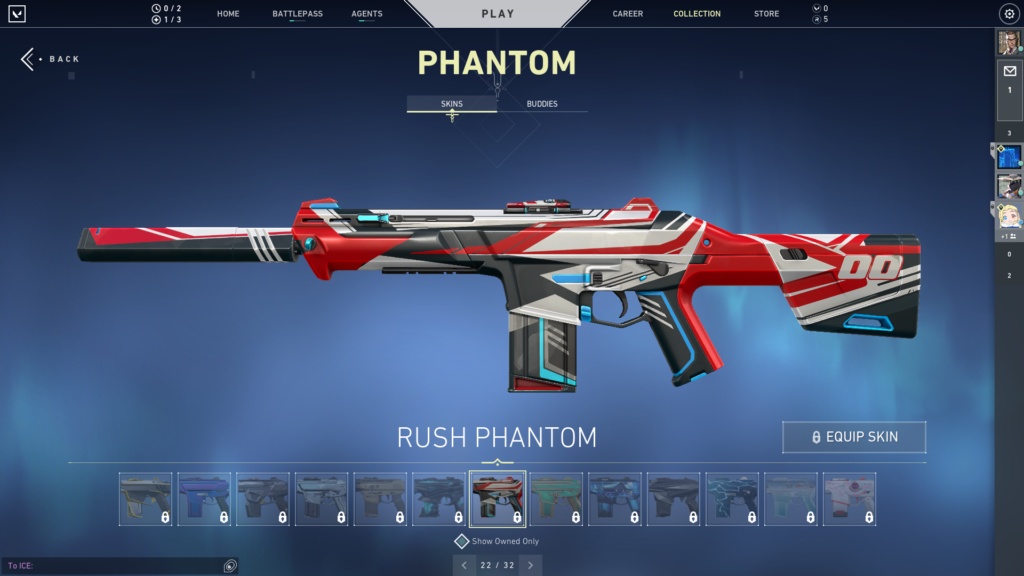The image size is (1024, 576).
Task: Select the red Rush Phantom thumbnail
Action: click(498, 499)
